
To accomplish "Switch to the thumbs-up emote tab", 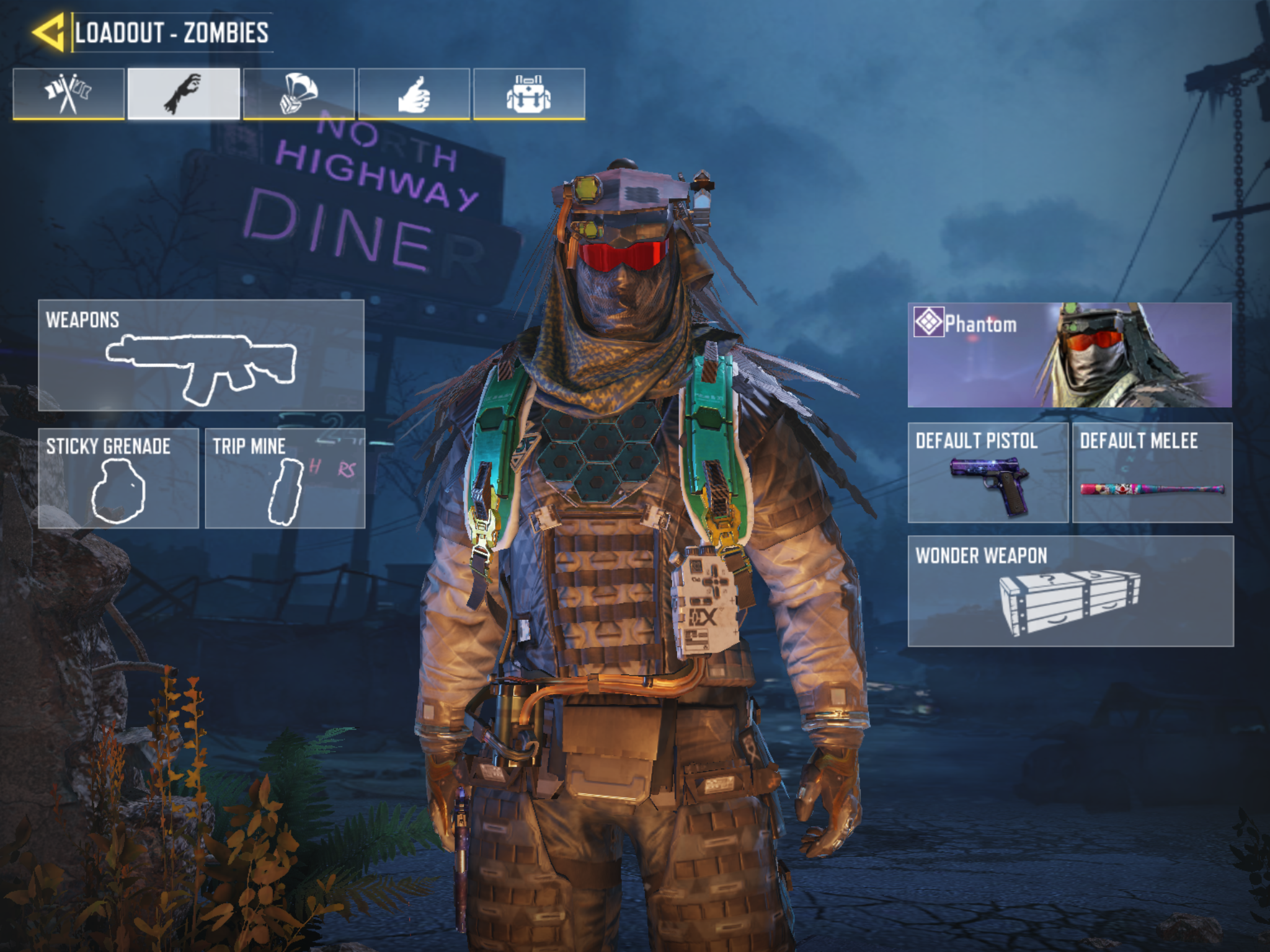I will point(414,94).
